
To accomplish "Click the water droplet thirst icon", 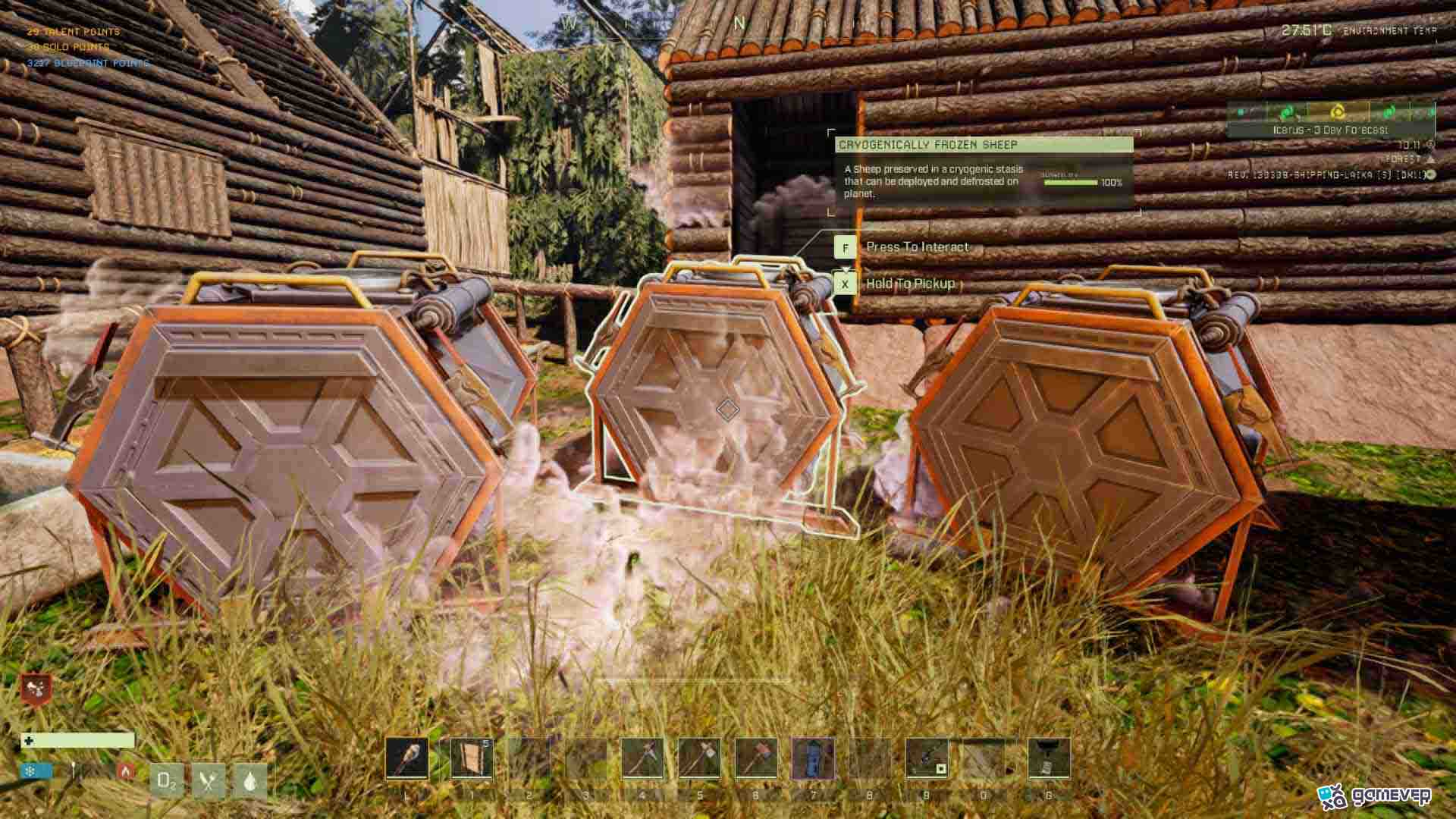I will pyautogui.click(x=249, y=780).
